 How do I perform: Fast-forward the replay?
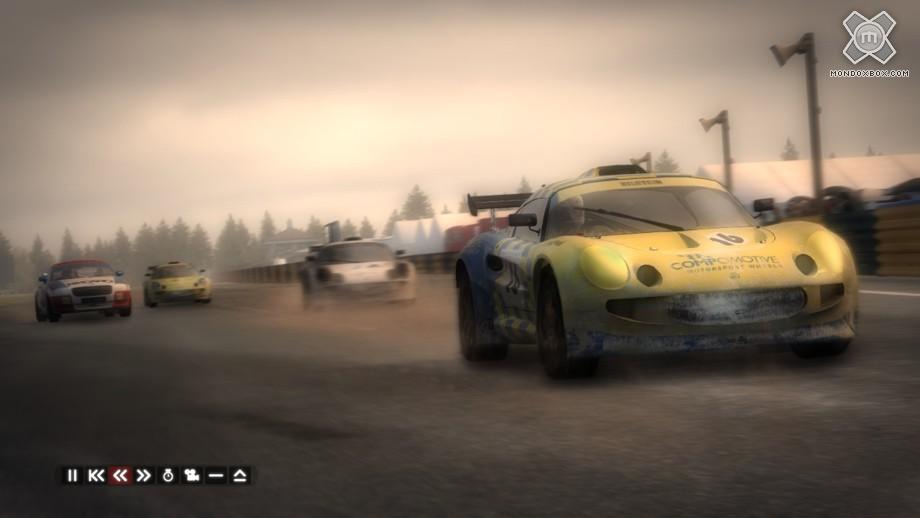click(144, 475)
